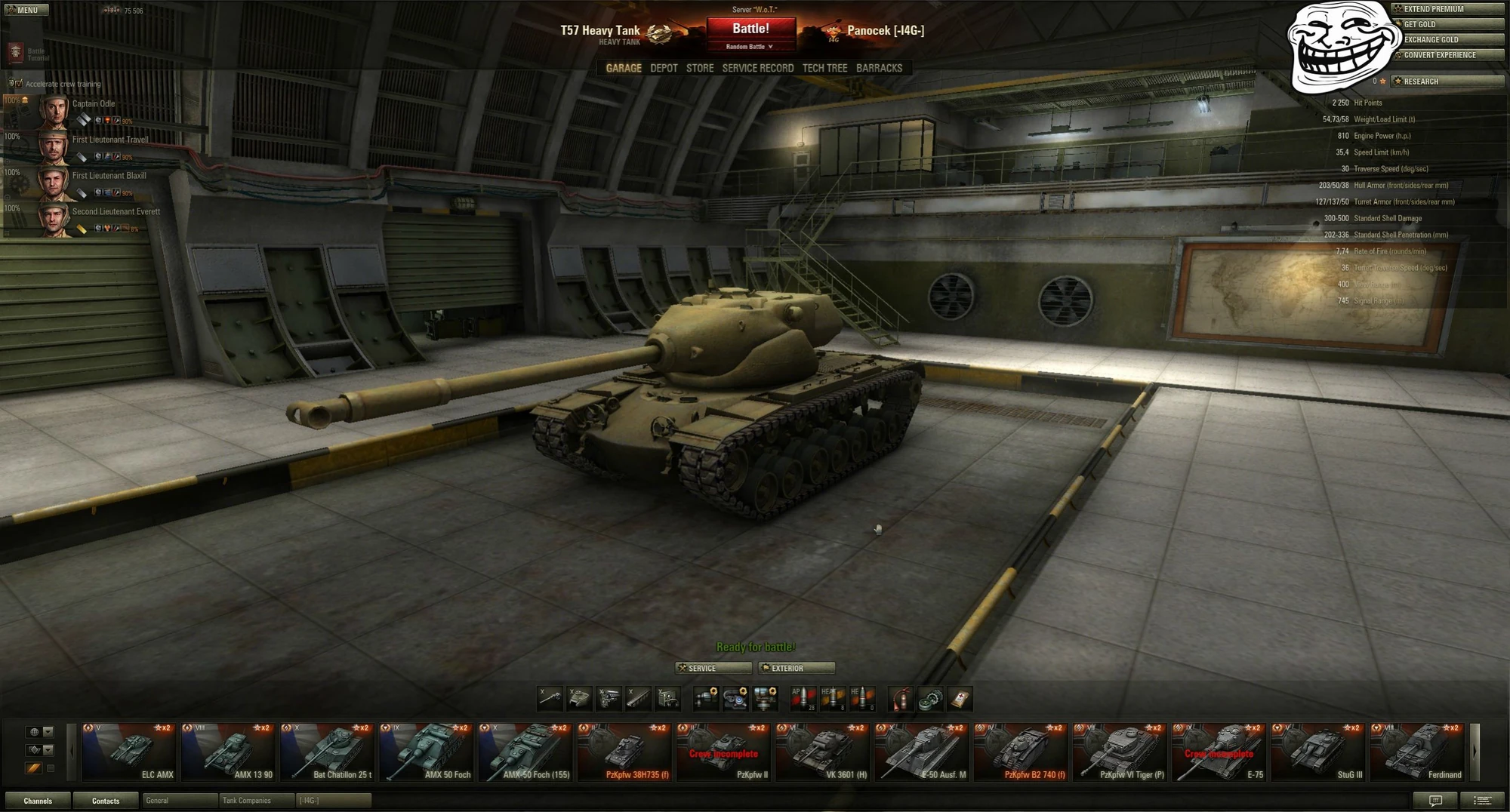Enable the Accelerate crew training checkbox
Viewport: 1510px width, 812px height.
pos(19,84)
